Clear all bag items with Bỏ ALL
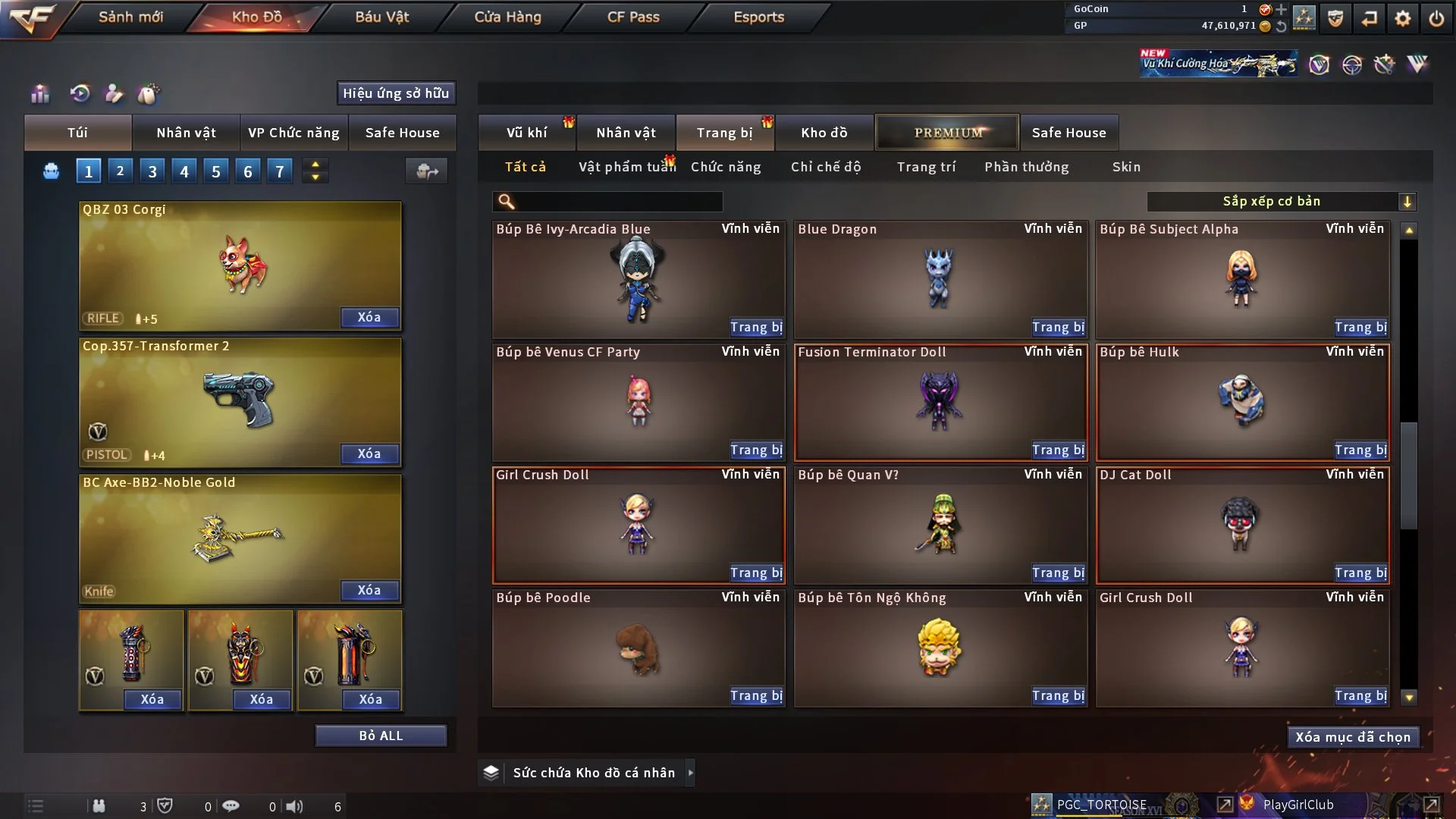 pyautogui.click(x=381, y=736)
